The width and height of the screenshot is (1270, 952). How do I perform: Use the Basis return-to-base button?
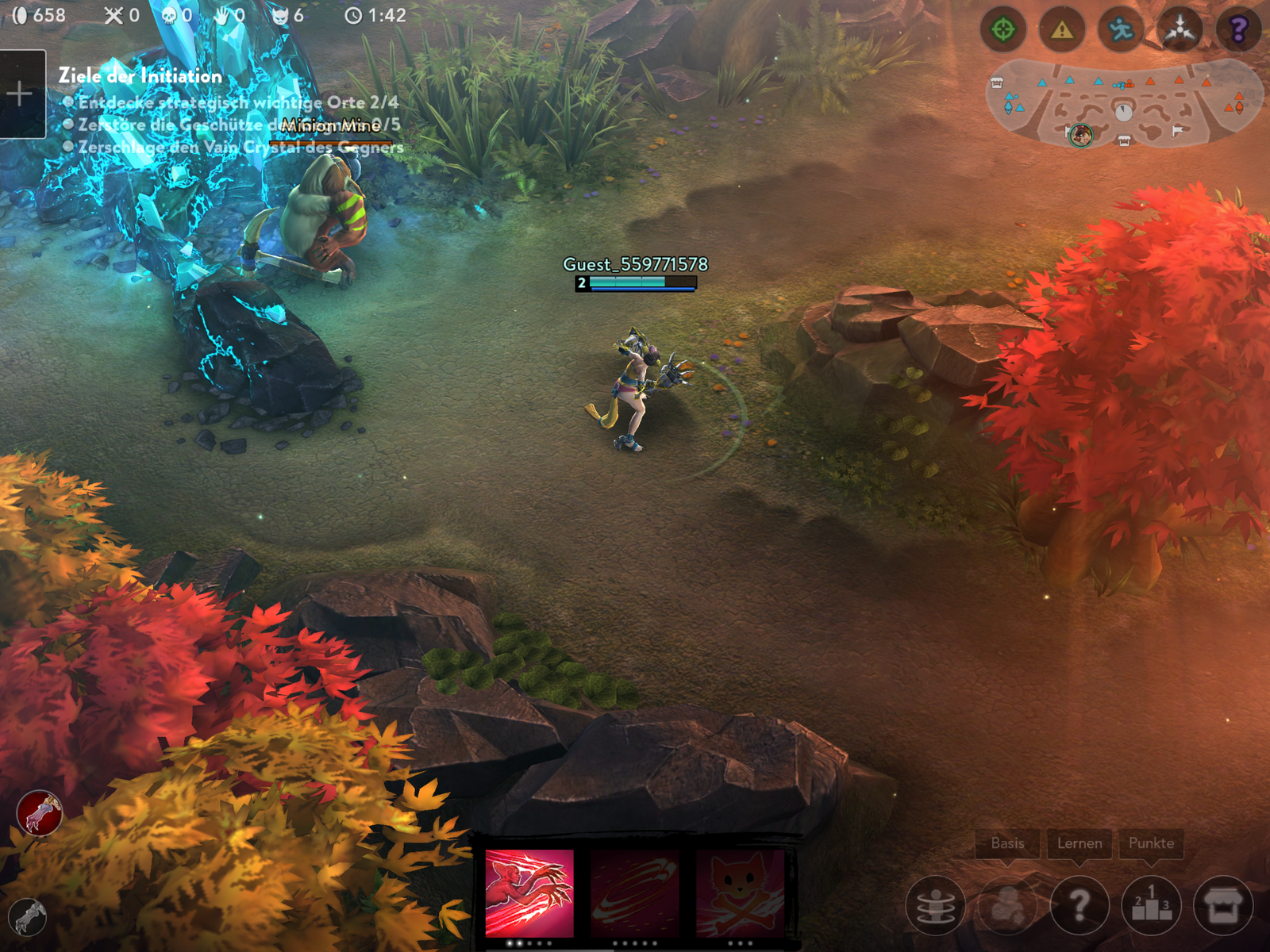(x=1007, y=905)
